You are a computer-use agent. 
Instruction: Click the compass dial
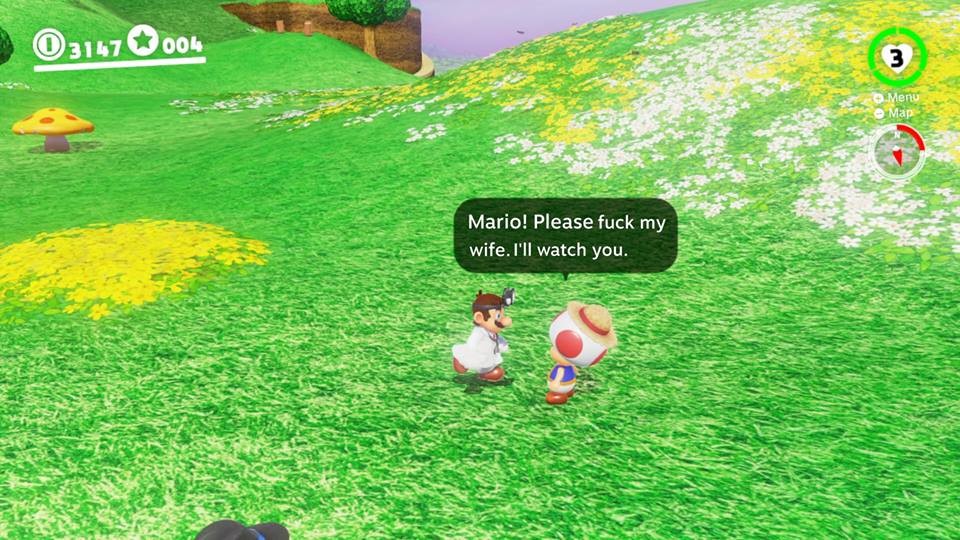(x=897, y=152)
